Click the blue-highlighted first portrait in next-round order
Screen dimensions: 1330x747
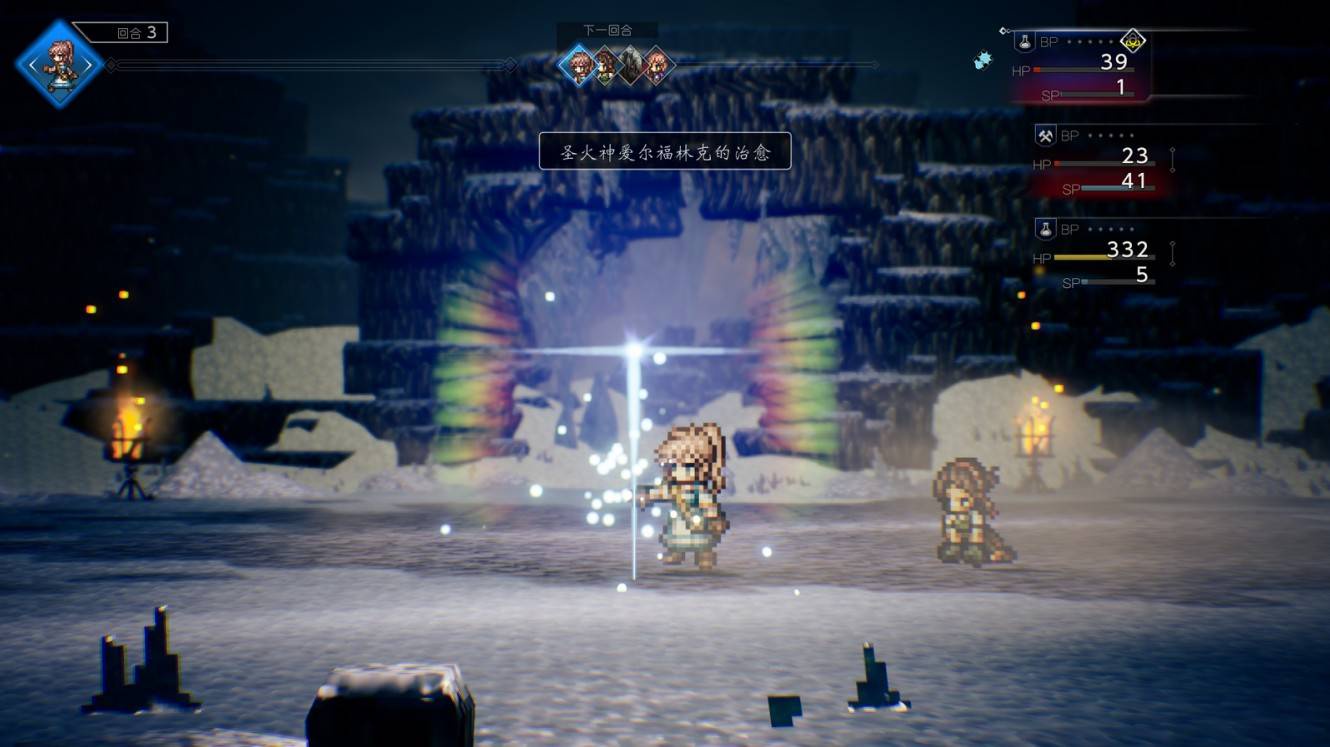point(577,65)
